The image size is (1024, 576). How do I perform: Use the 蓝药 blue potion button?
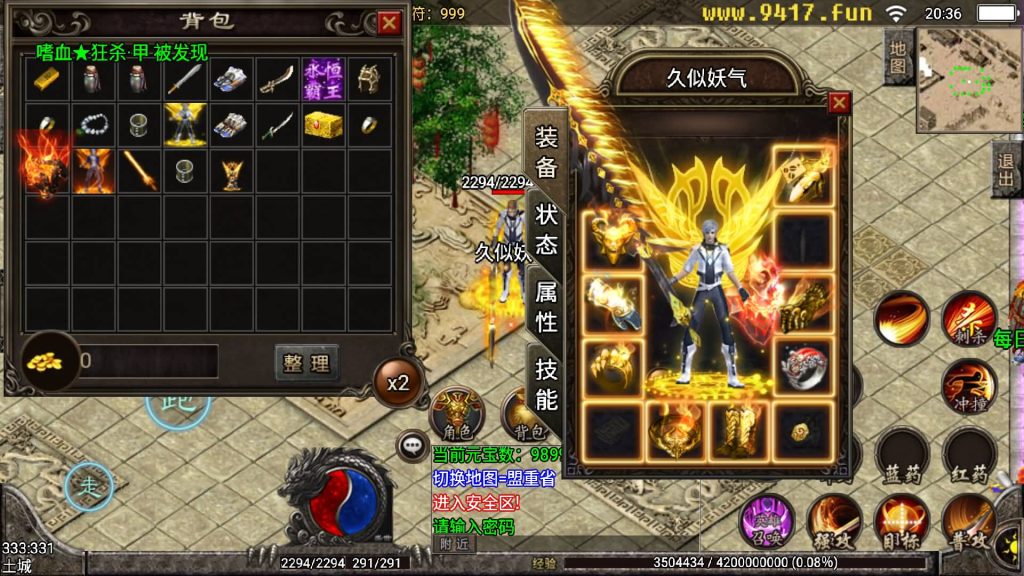[x=900, y=456]
